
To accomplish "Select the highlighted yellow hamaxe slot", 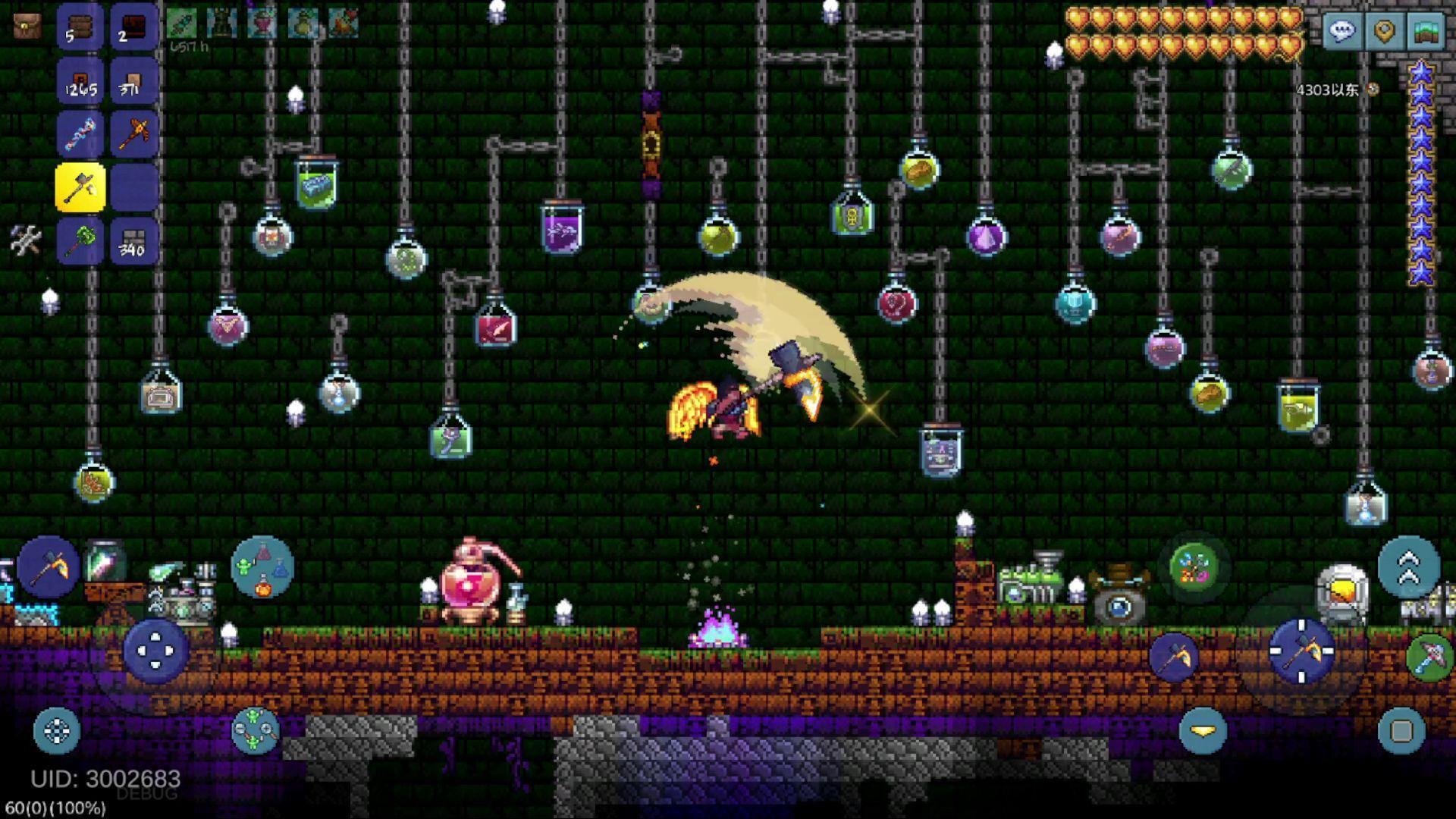I will click(80, 187).
